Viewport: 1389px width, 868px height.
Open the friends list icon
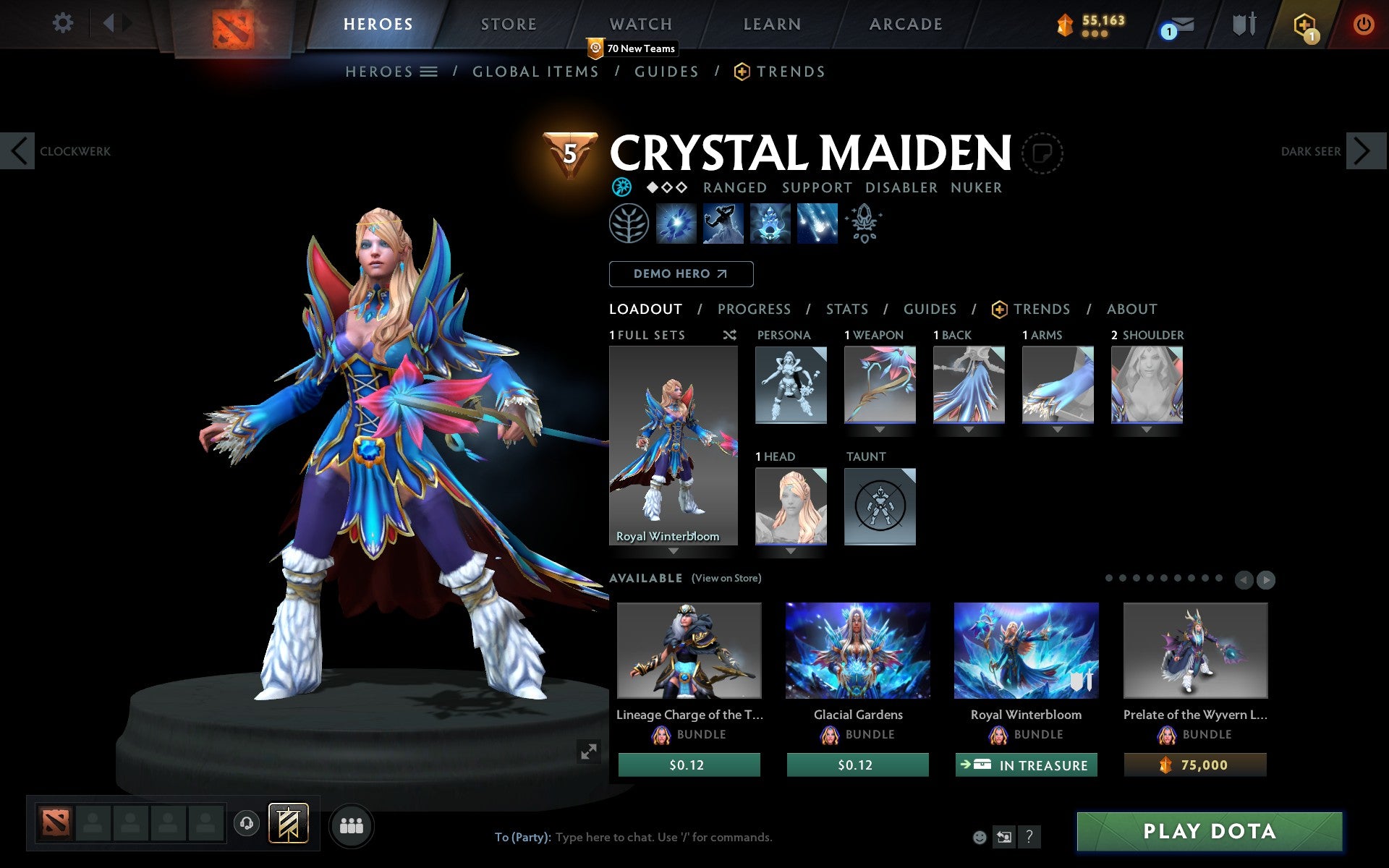[x=352, y=824]
